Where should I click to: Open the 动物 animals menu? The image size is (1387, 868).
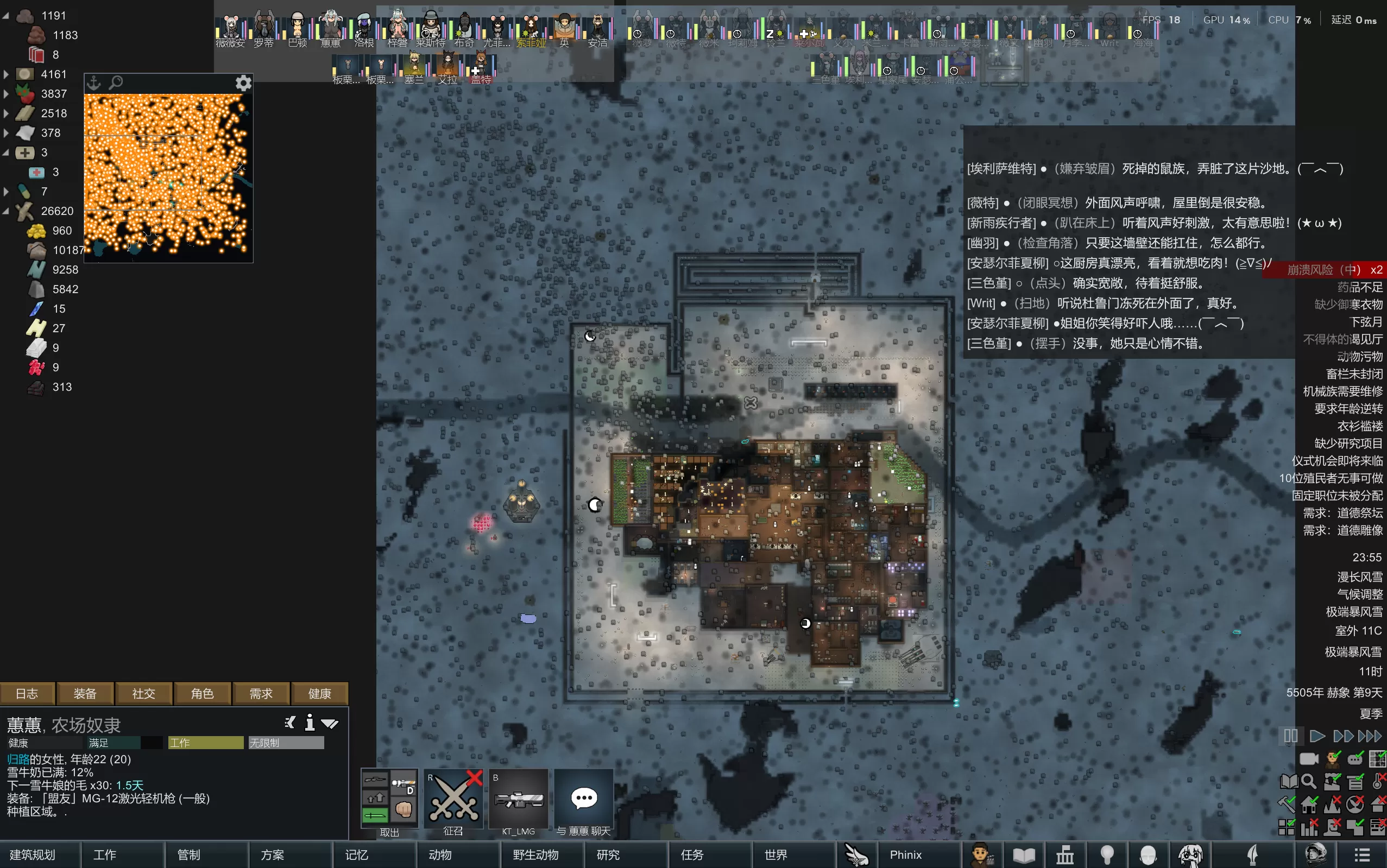[440, 855]
